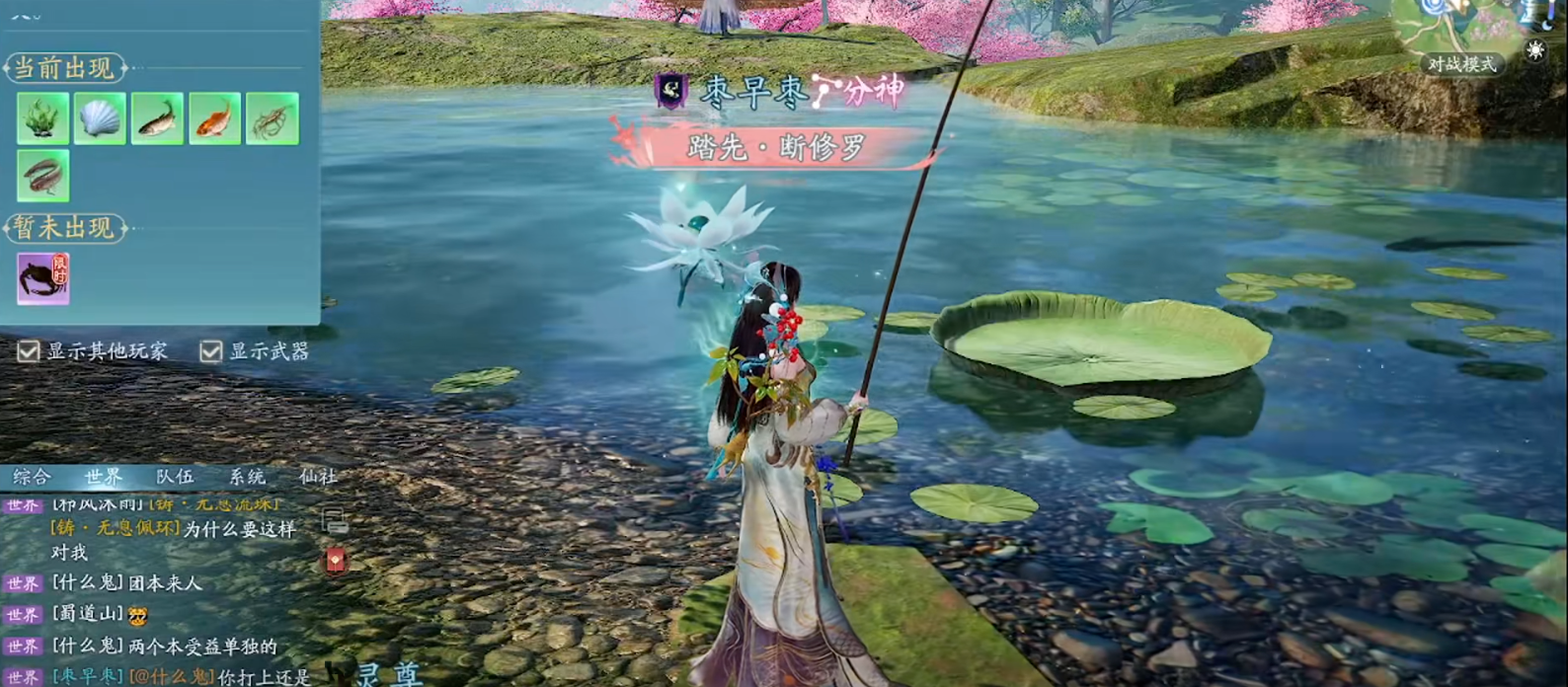Click the sun icon near the minimap

click(x=1534, y=50)
